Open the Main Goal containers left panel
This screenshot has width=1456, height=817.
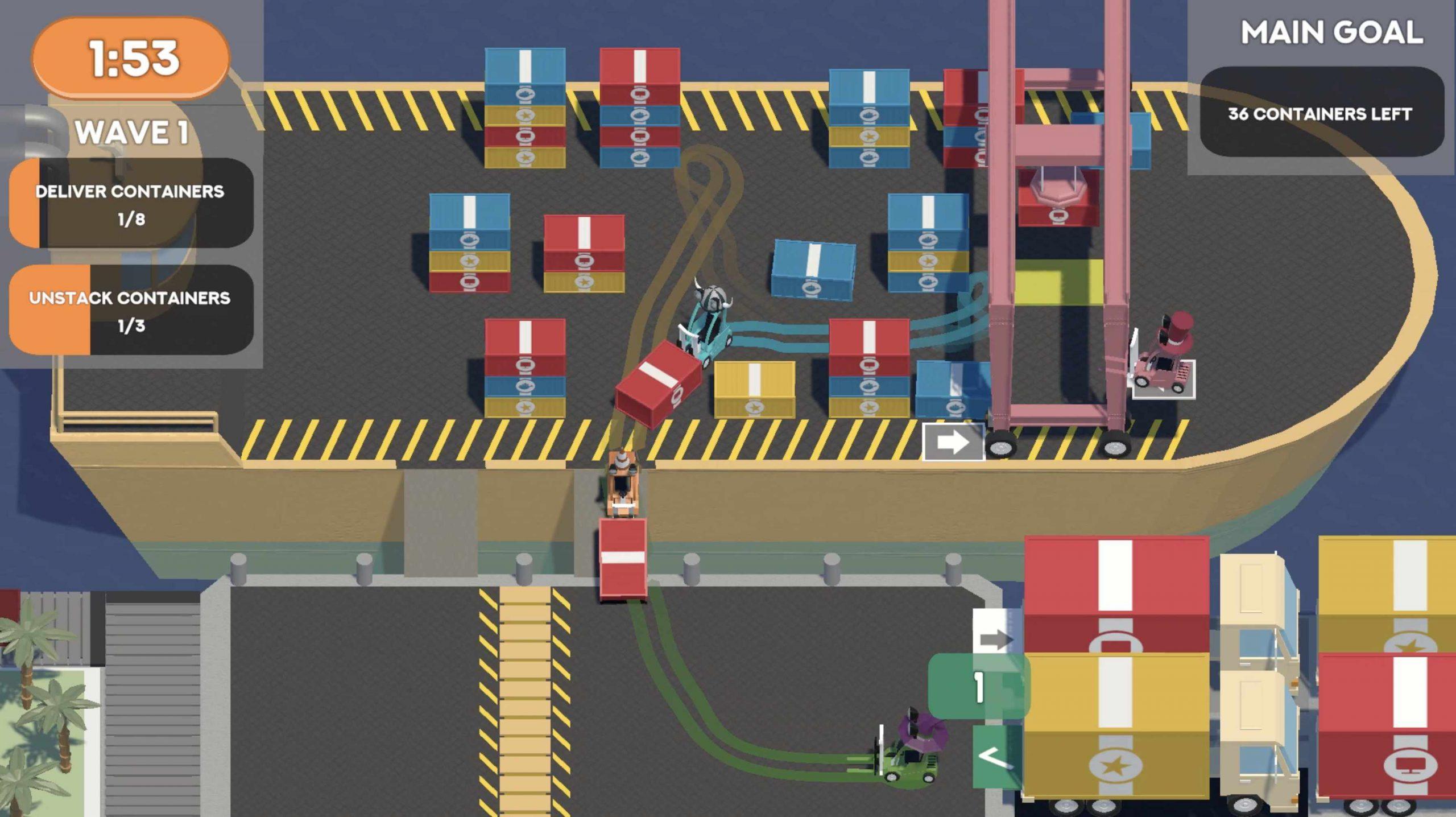tap(1321, 113)
